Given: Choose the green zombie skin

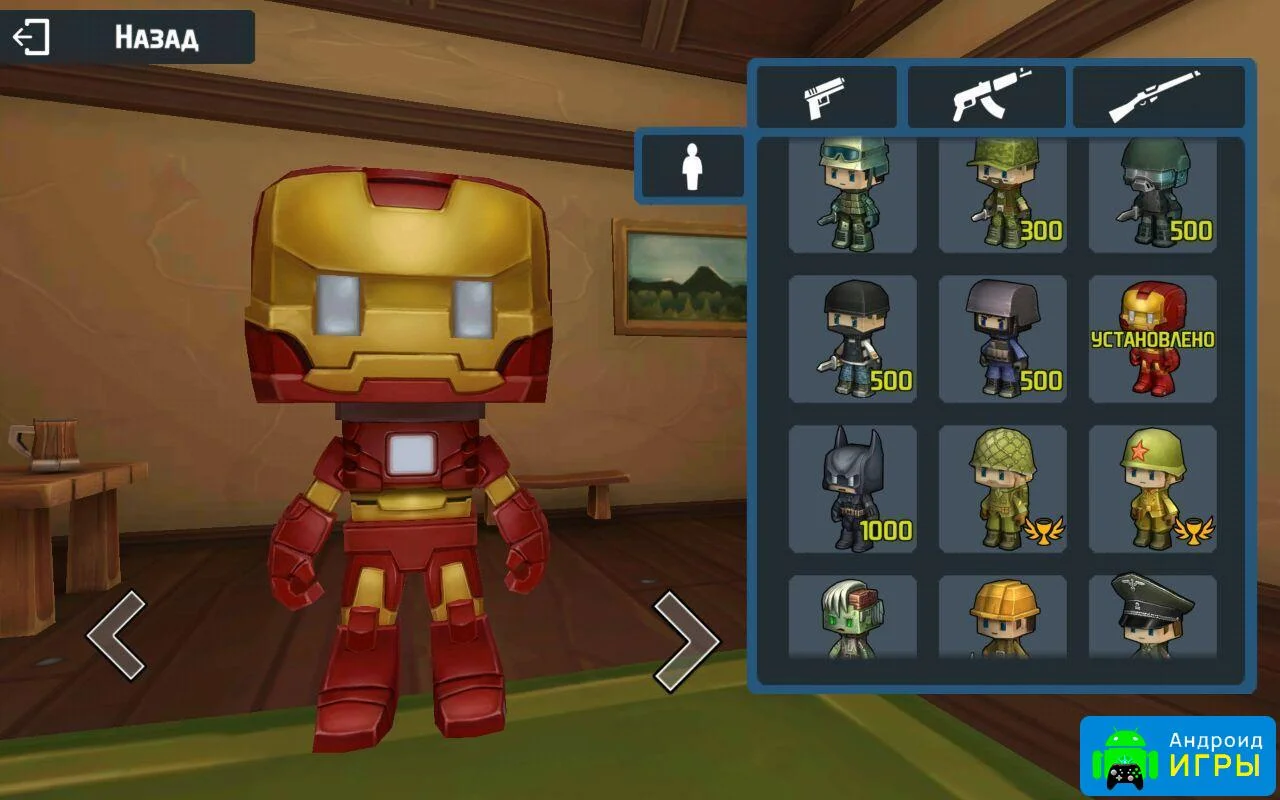Looking at the screenshot, I should coord(852,617).
